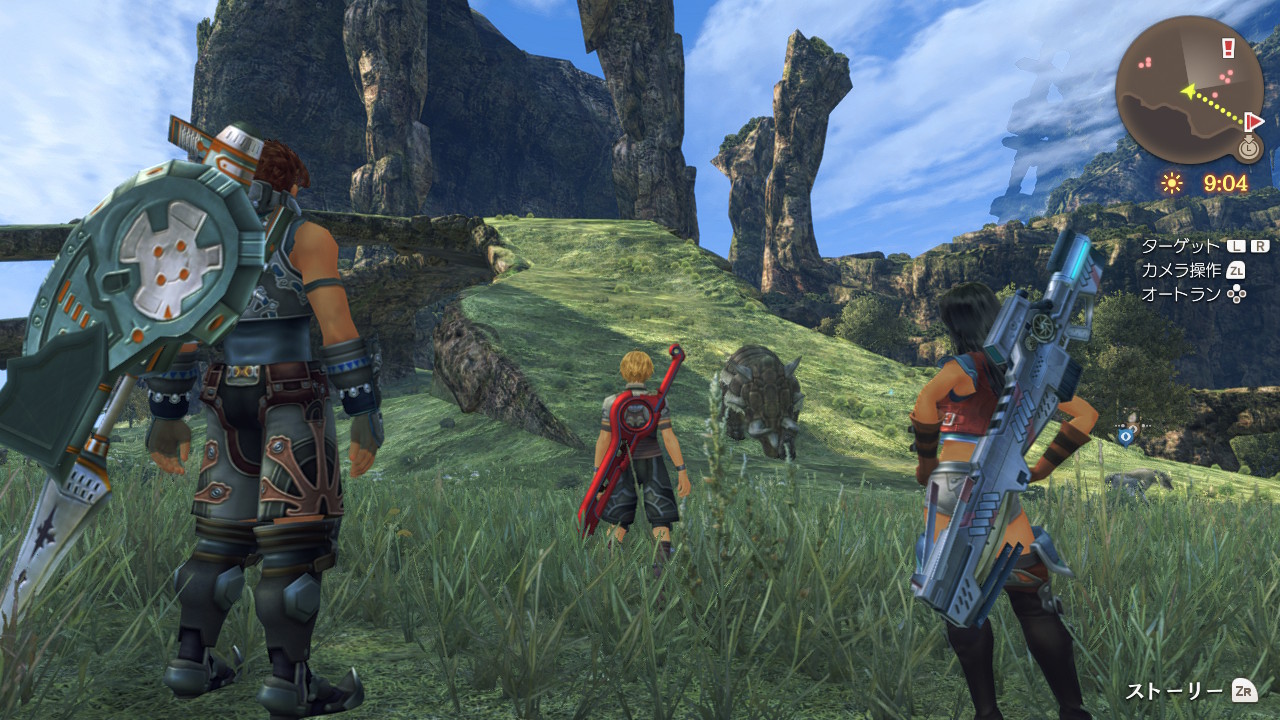Click the red exclamation quest marker on minimap
The width and height of the screenshot is (1280, 720).
click(x=1228, y=48)
